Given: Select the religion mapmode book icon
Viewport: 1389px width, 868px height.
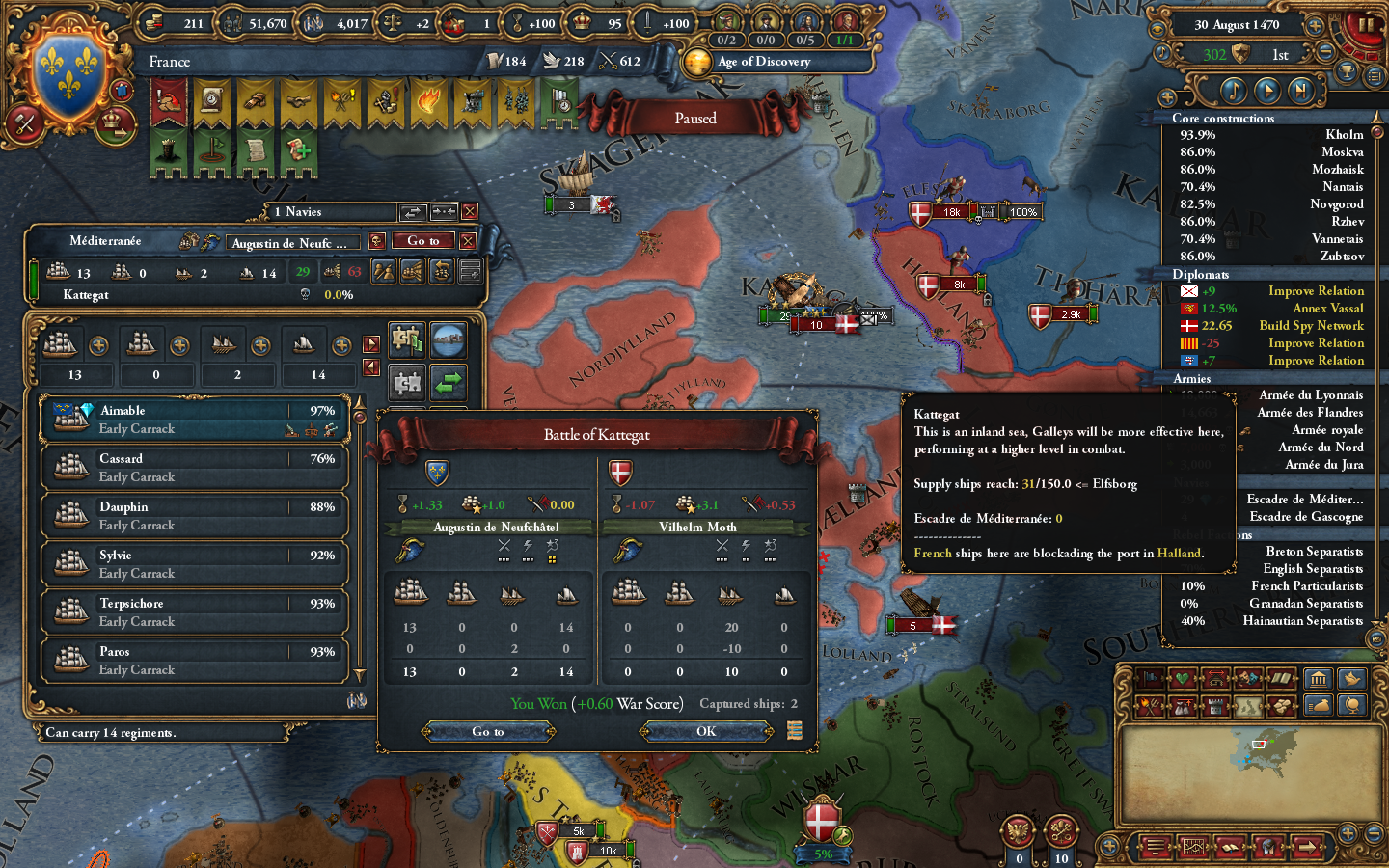Looking at the screenshot, I should 1282,680.
